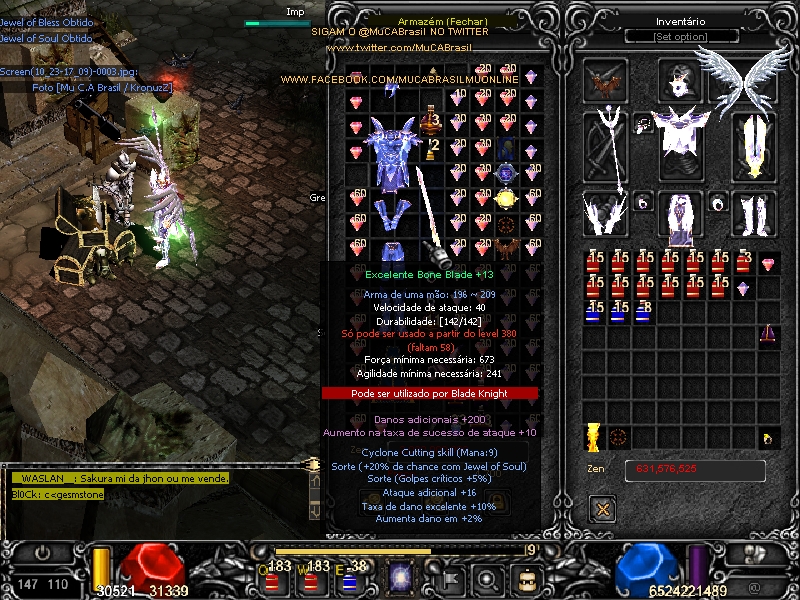Pick the red potion stack showing 3

pyautogui.click(x=743, y=263)
